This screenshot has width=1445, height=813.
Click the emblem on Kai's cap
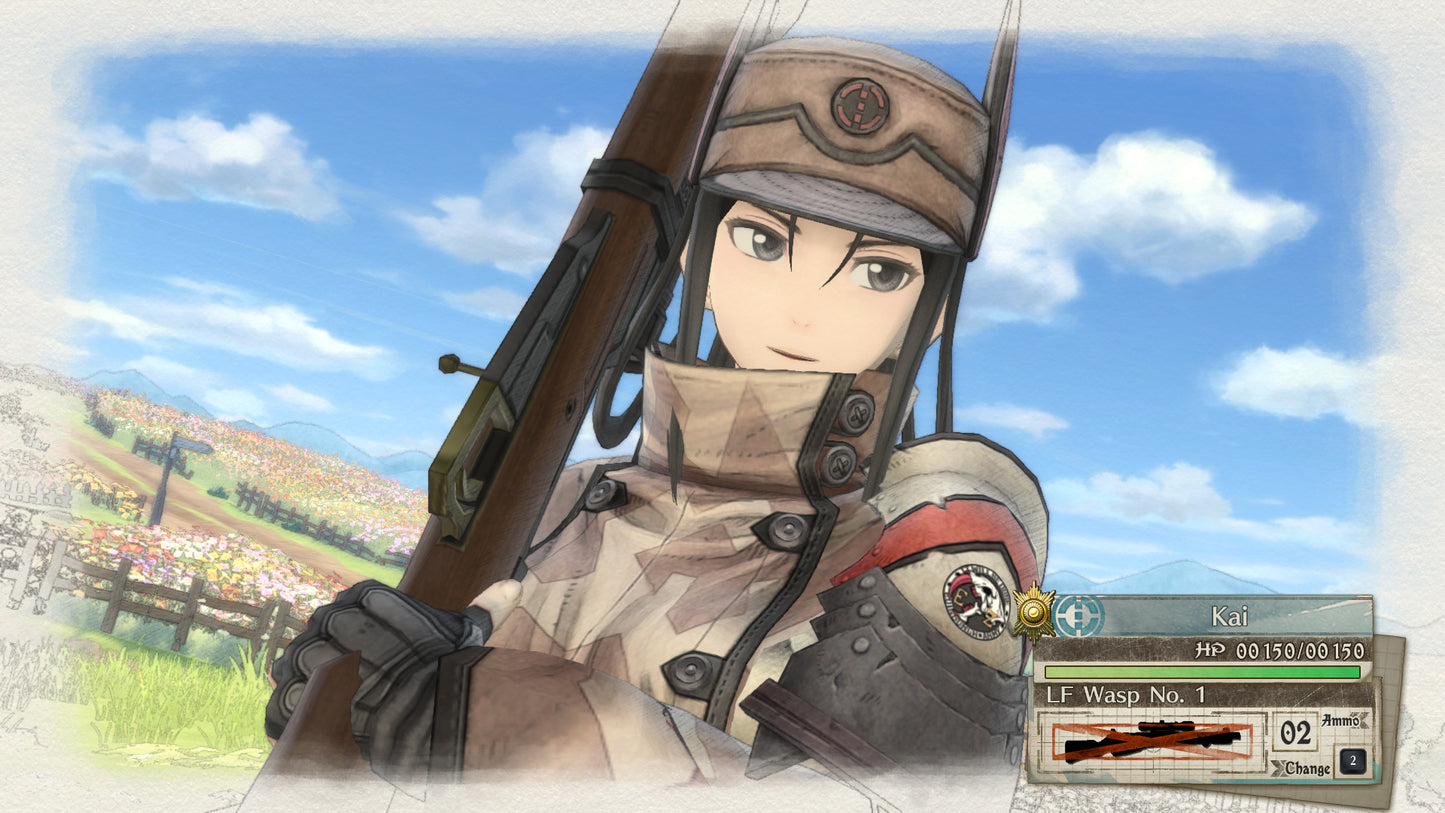click(x=858, y=104)
